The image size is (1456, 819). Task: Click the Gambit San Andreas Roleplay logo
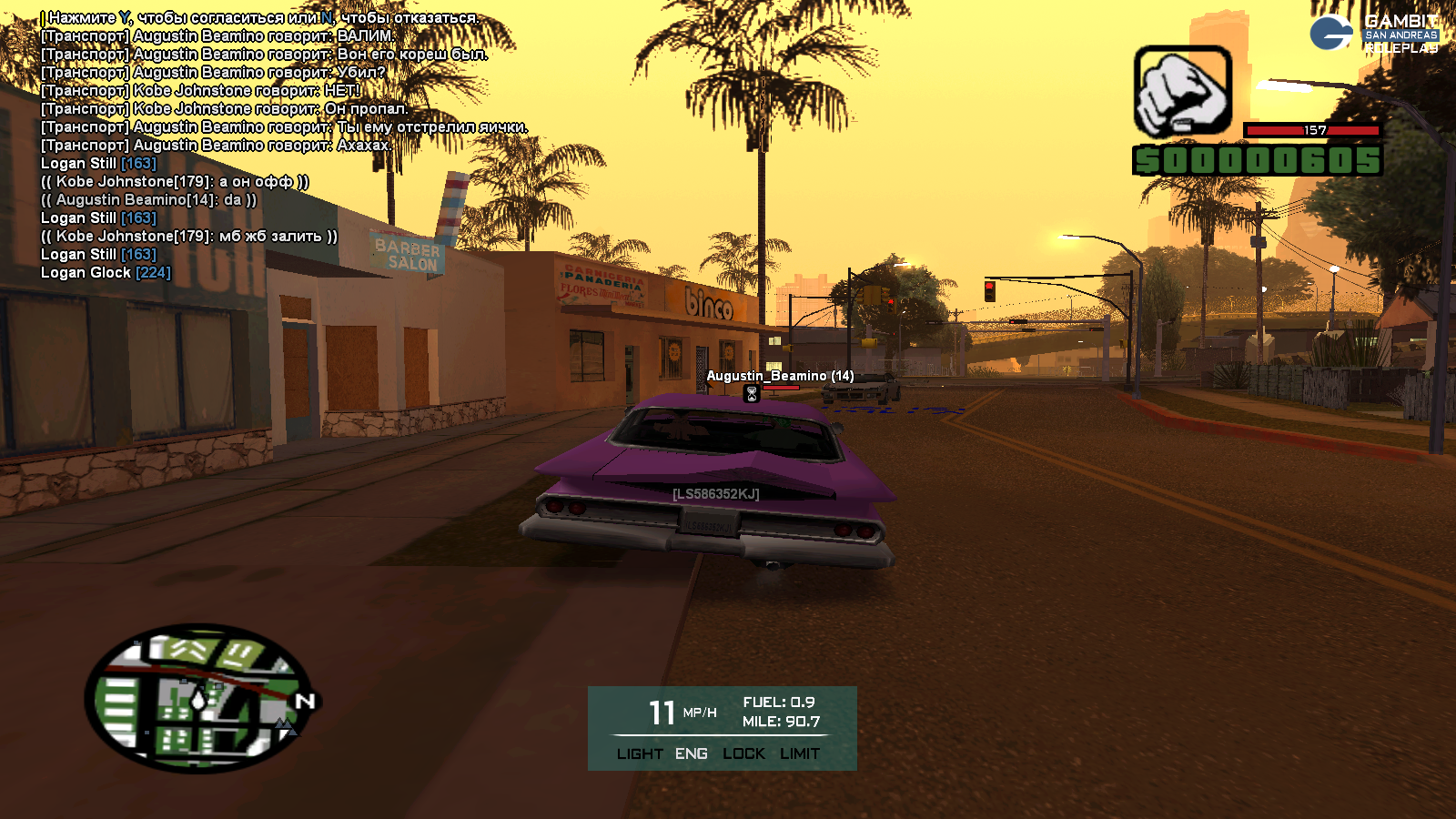click(1376, 34)
